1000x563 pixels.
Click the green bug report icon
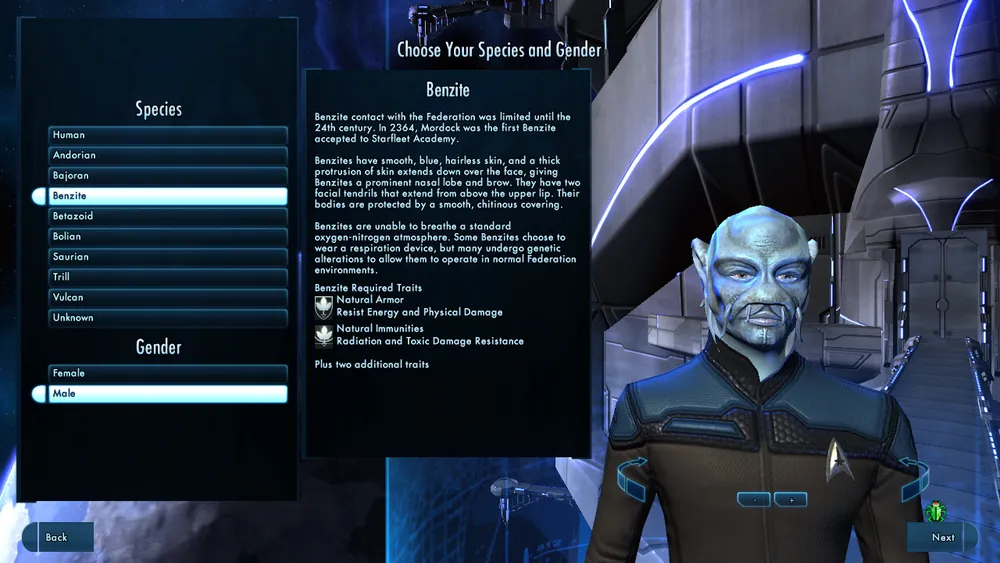[937, 512]
